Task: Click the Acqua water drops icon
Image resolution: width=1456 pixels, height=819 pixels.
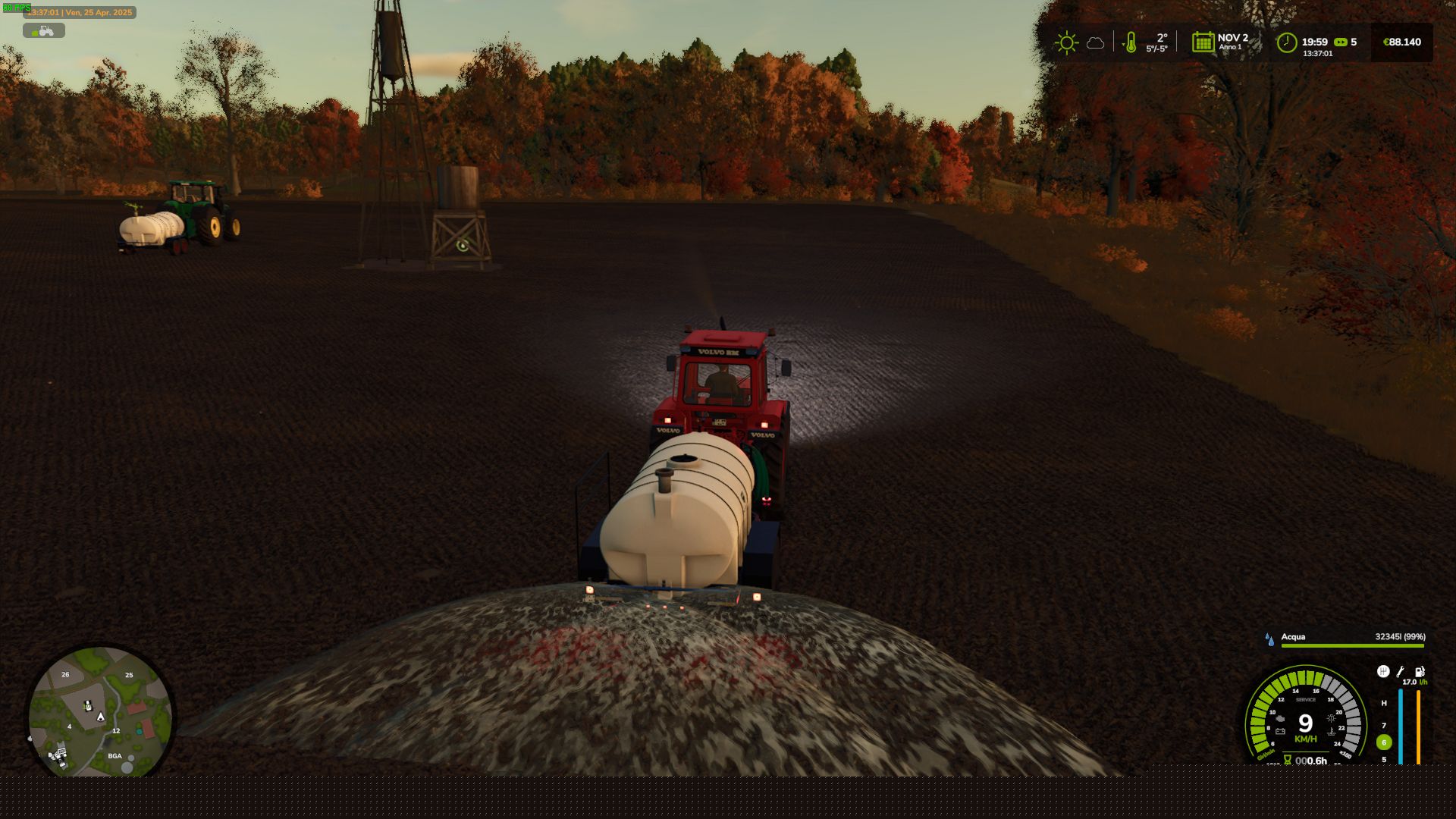Action: (x=1269, y=639)
